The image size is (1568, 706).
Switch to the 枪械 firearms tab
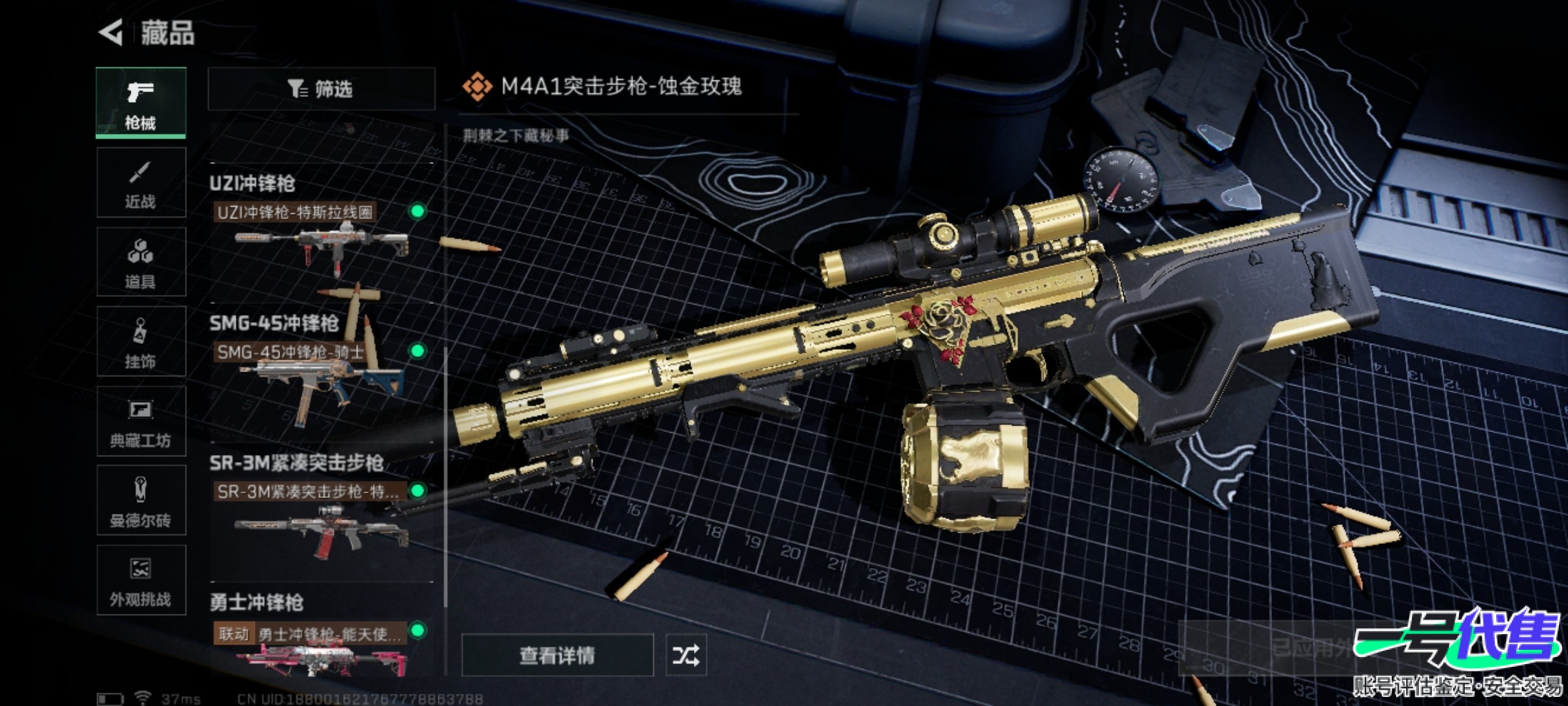141,103
